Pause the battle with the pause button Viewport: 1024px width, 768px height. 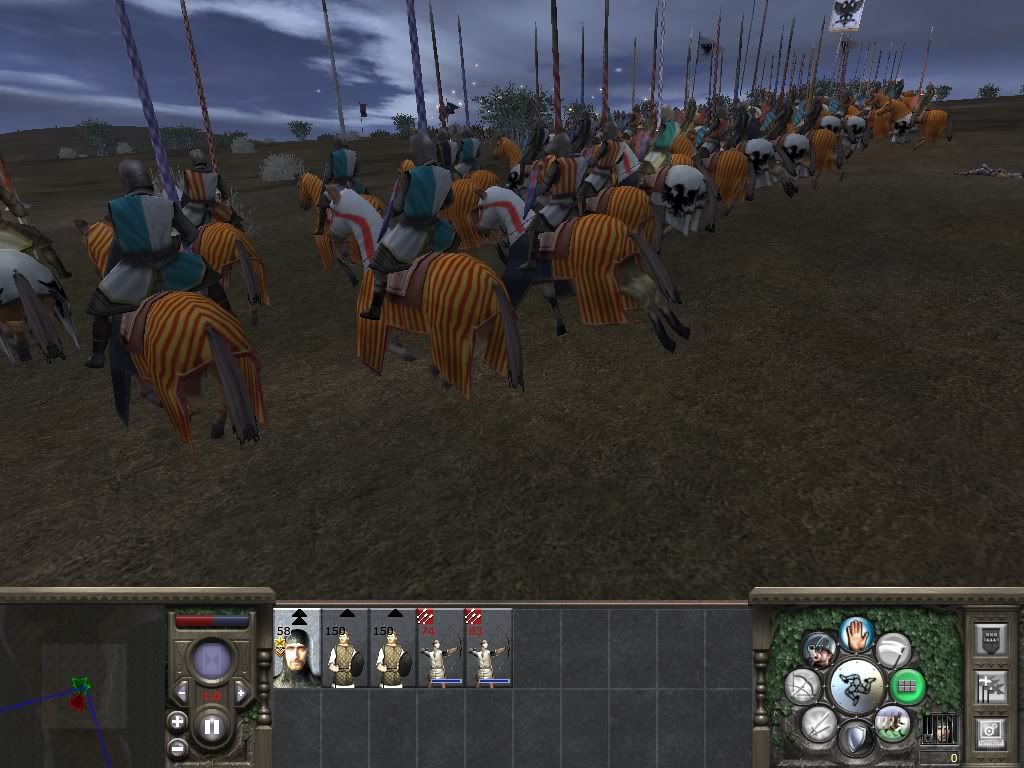(x=212, y=727)
